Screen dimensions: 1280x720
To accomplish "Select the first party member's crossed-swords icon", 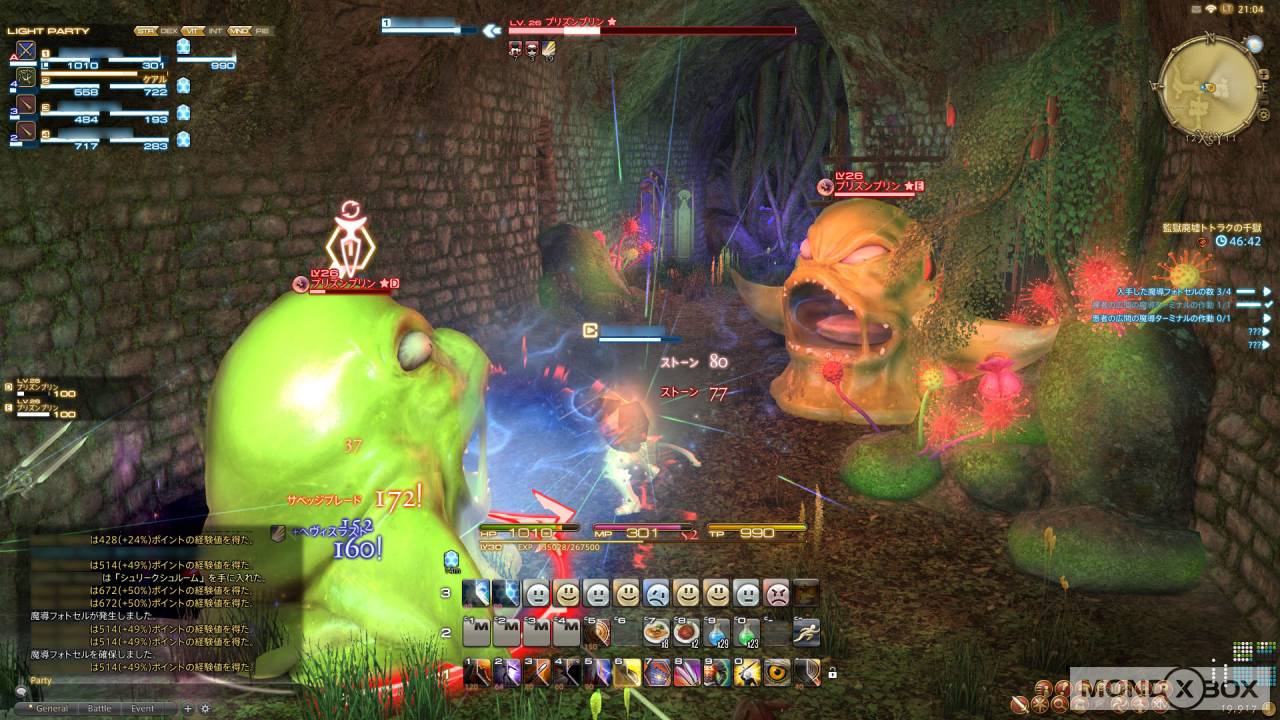I will [26, 50].
